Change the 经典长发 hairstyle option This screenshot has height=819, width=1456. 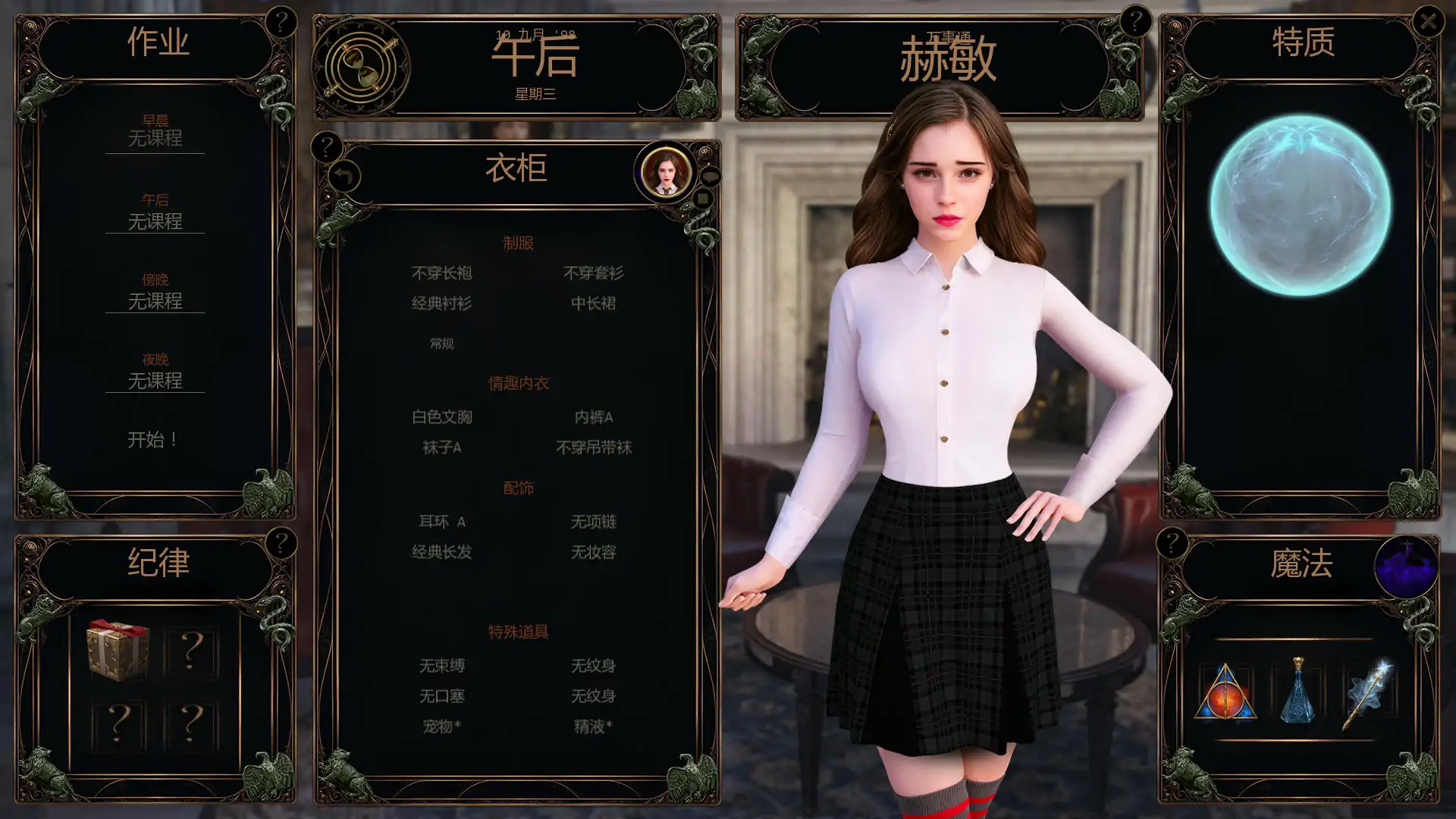pyautogui.click(x=440, y=554)
